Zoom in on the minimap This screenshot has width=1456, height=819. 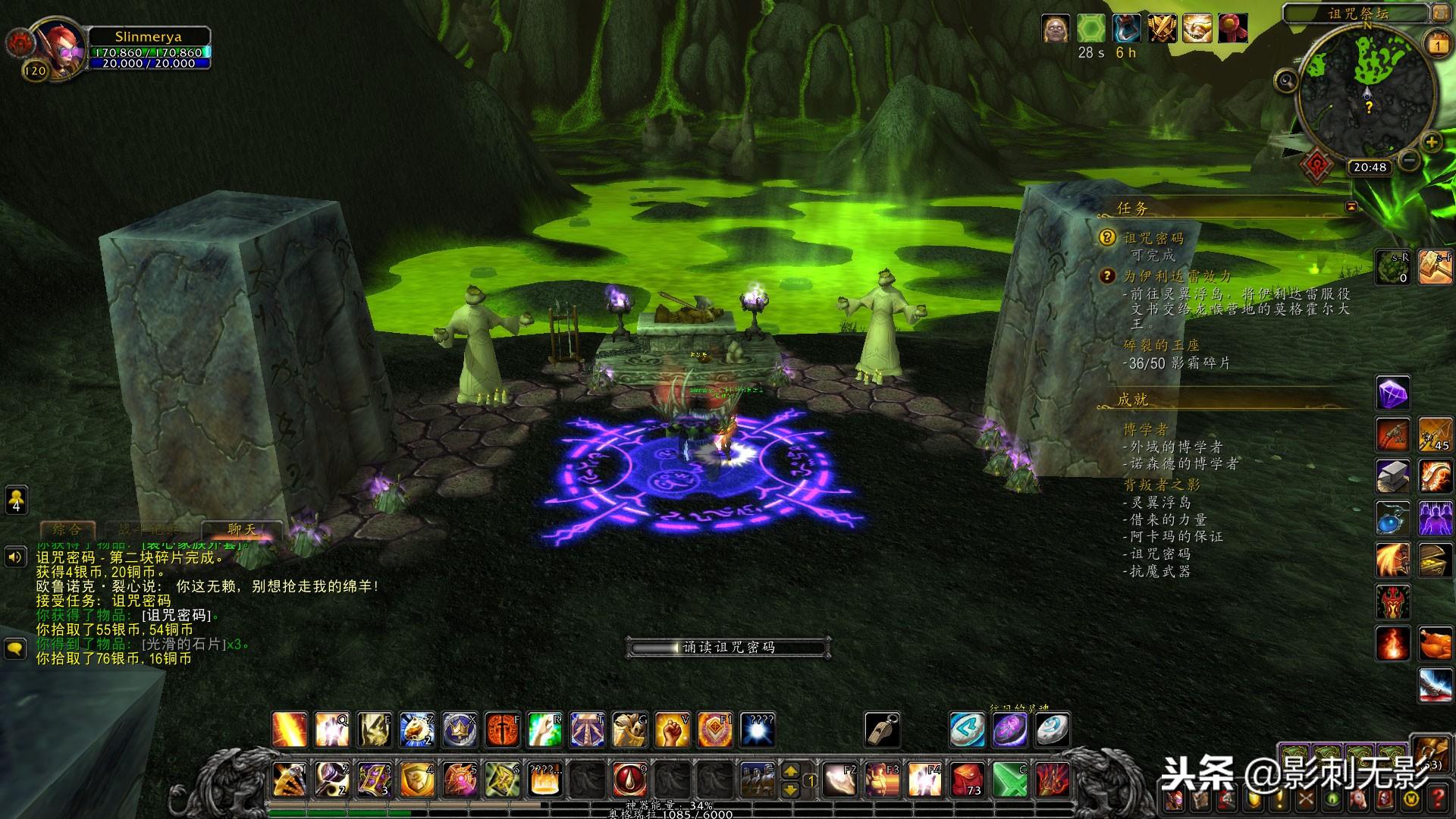[x=1431, y=142]
